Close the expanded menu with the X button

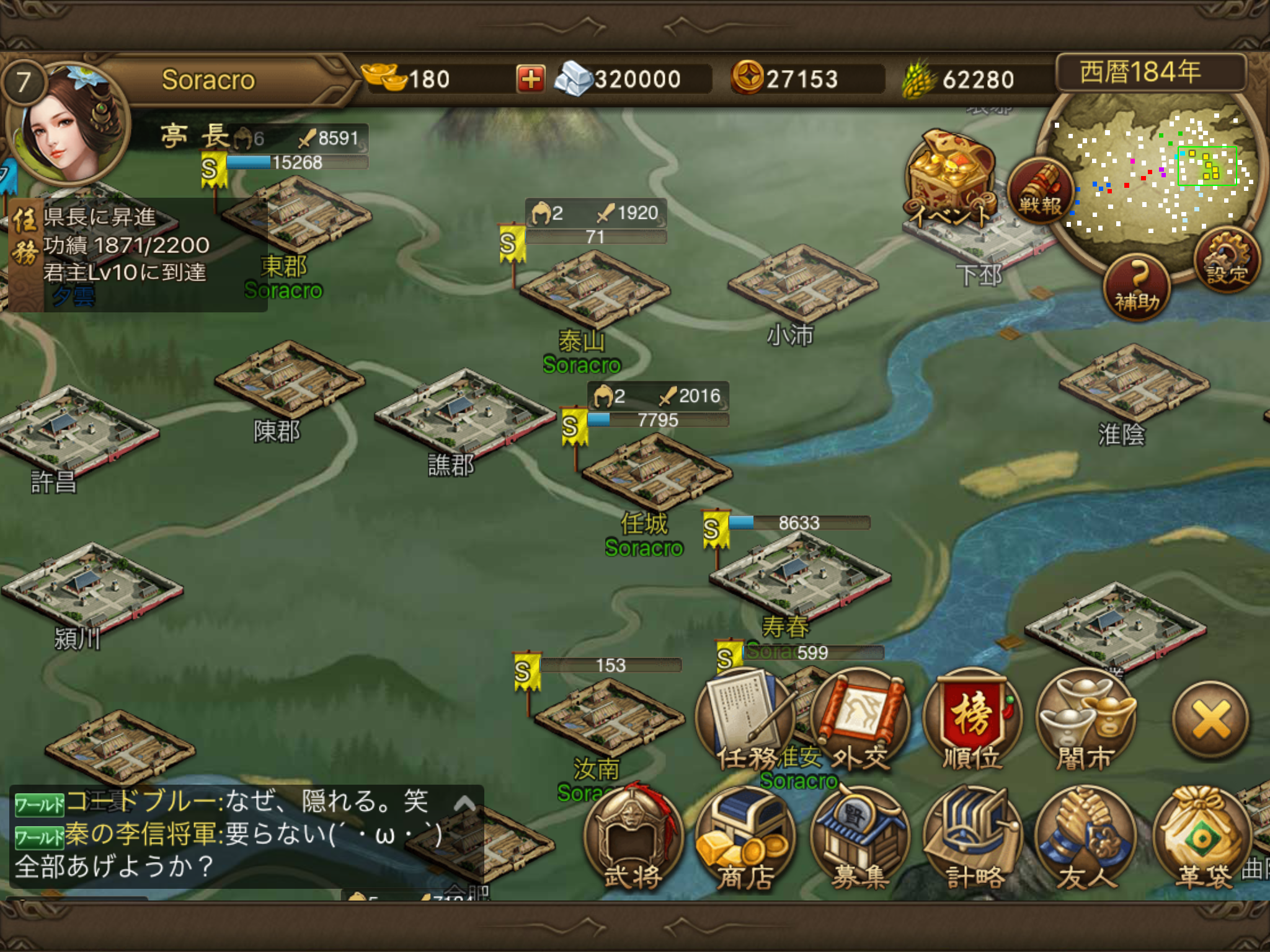click(x=1210, y=720)
